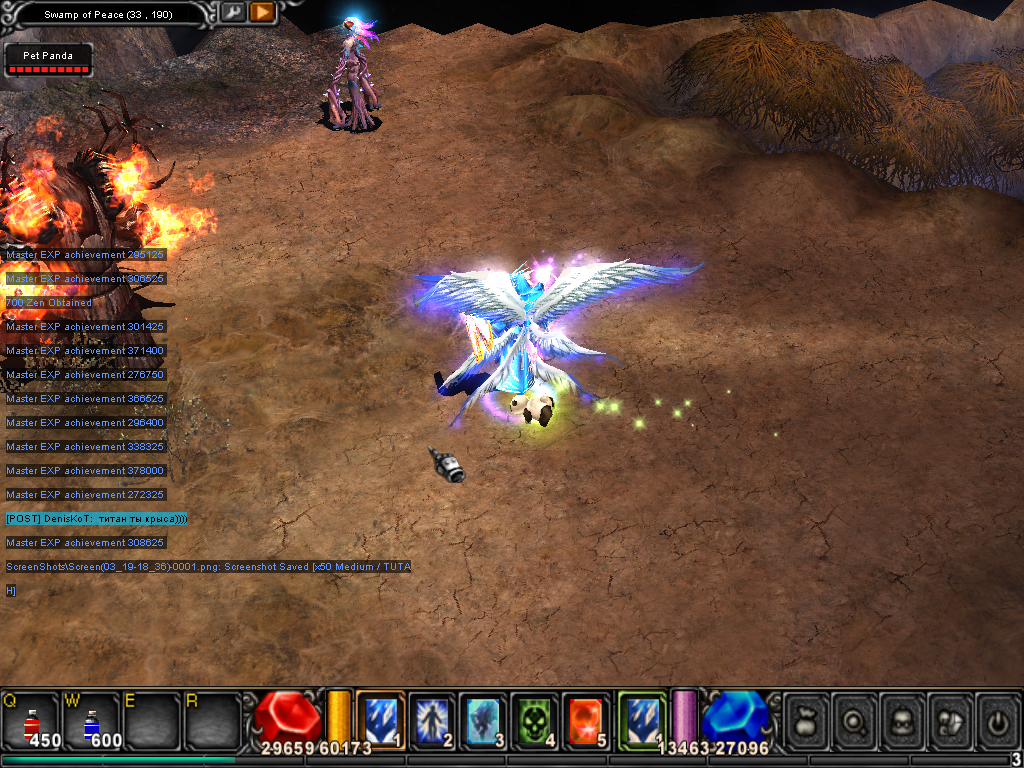Activate the red fire skill in slot 5
Image resolution: width=1024 pixels, height=768 pixels.
[x=587, y=719]
